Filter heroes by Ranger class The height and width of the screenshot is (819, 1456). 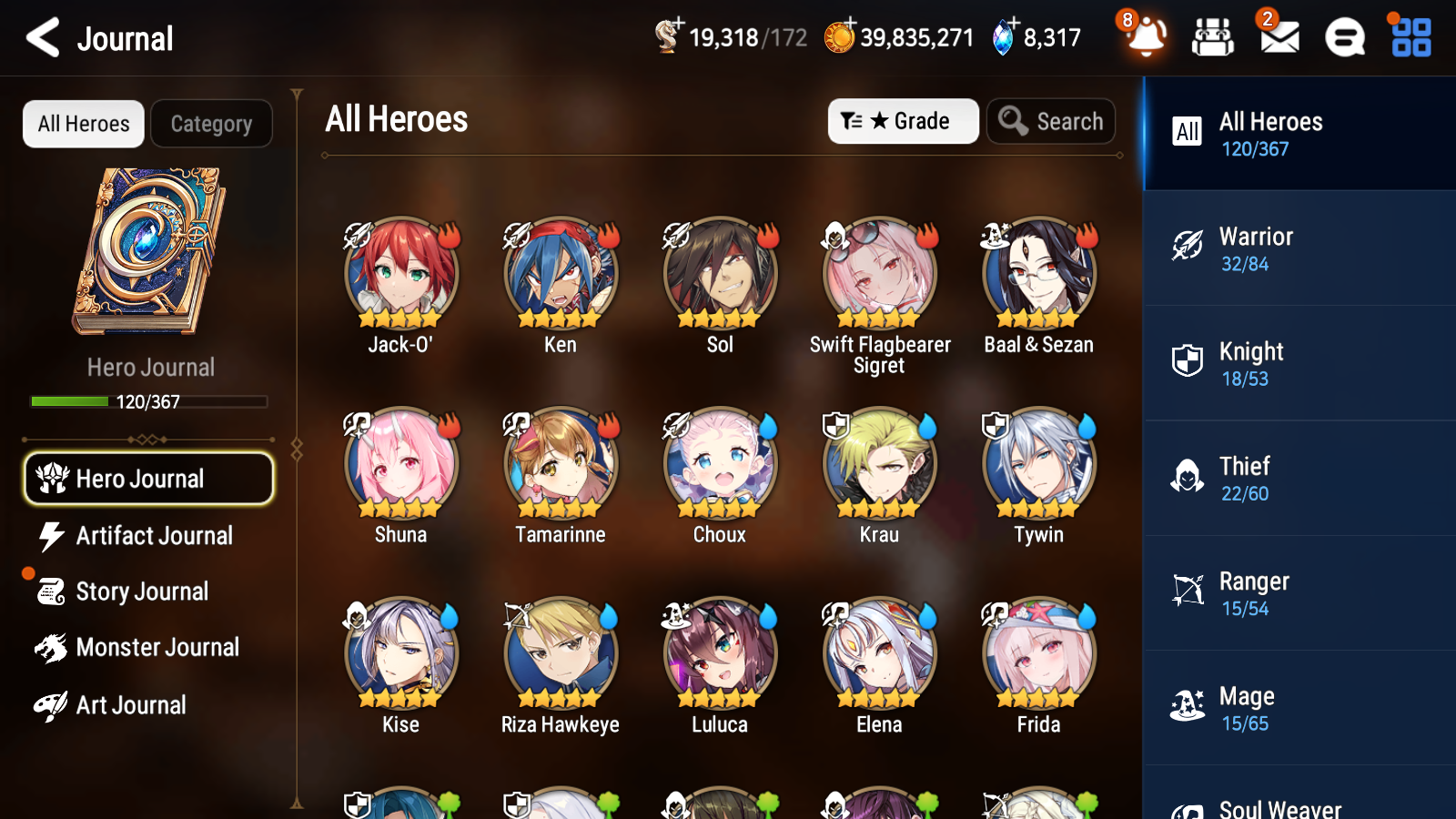1299,593
